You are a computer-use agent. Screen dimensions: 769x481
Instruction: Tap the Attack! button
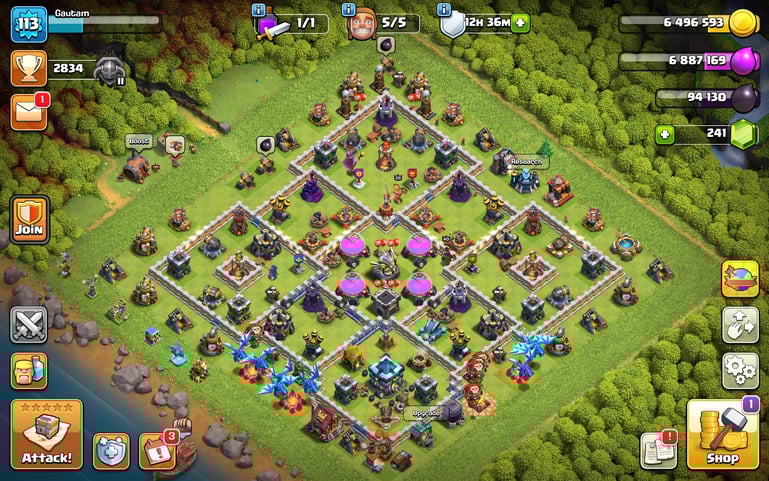pyautogui.click(x=46, y=434)
